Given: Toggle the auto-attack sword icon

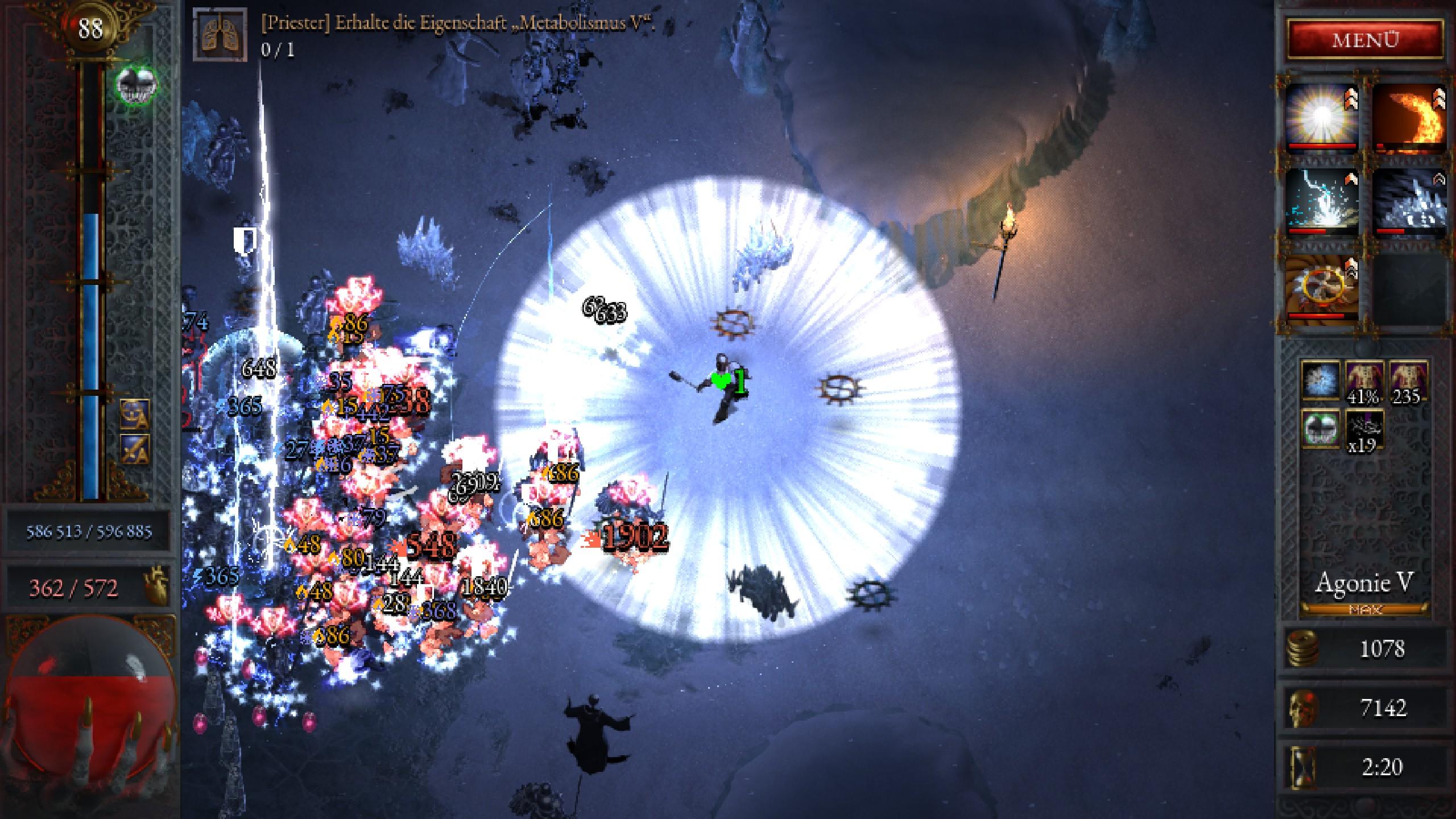Looking at the screenshot, I should click(135, 449).
